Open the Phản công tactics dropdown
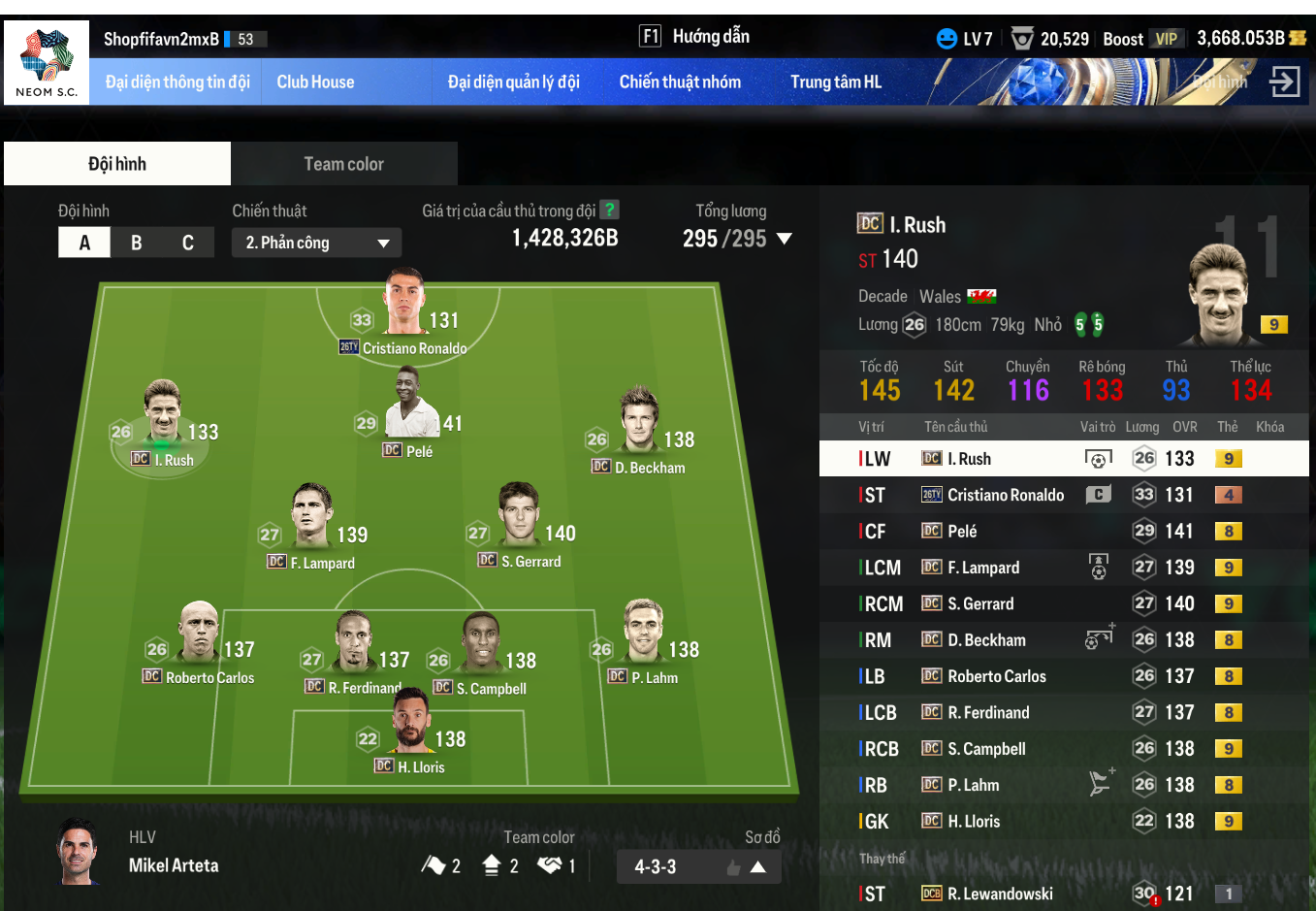The height and width of the screenshot is (911, 1316). click(316, 243)
